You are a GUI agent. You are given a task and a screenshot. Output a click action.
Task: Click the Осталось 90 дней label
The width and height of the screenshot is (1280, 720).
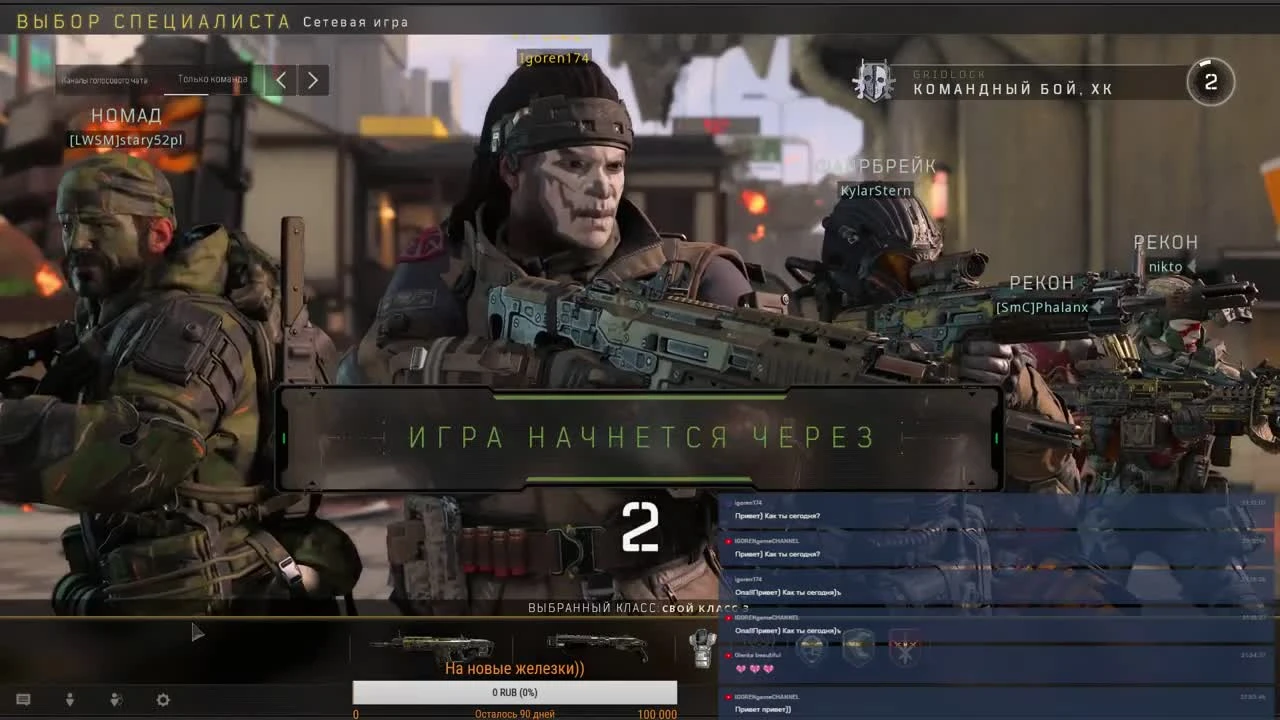tap(513, 713)
